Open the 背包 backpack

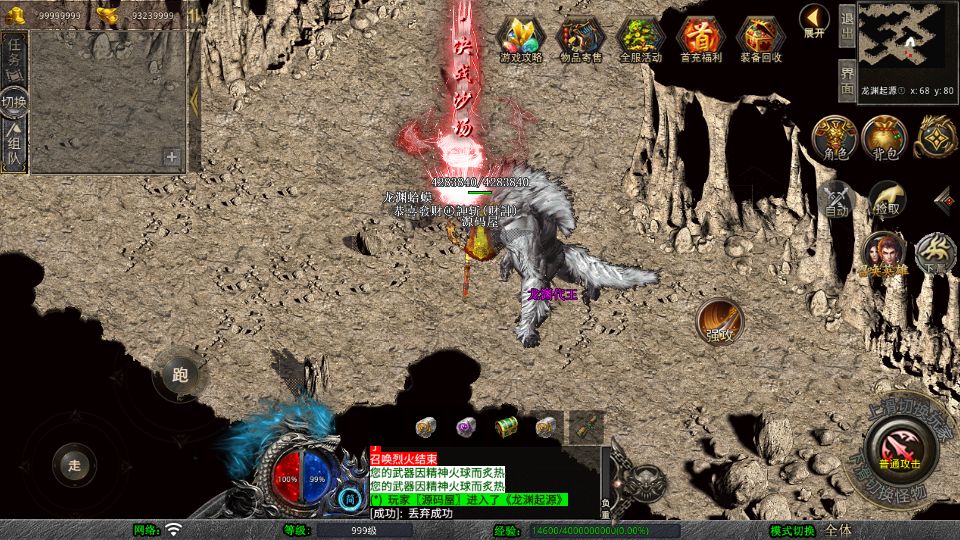(884, 137)
